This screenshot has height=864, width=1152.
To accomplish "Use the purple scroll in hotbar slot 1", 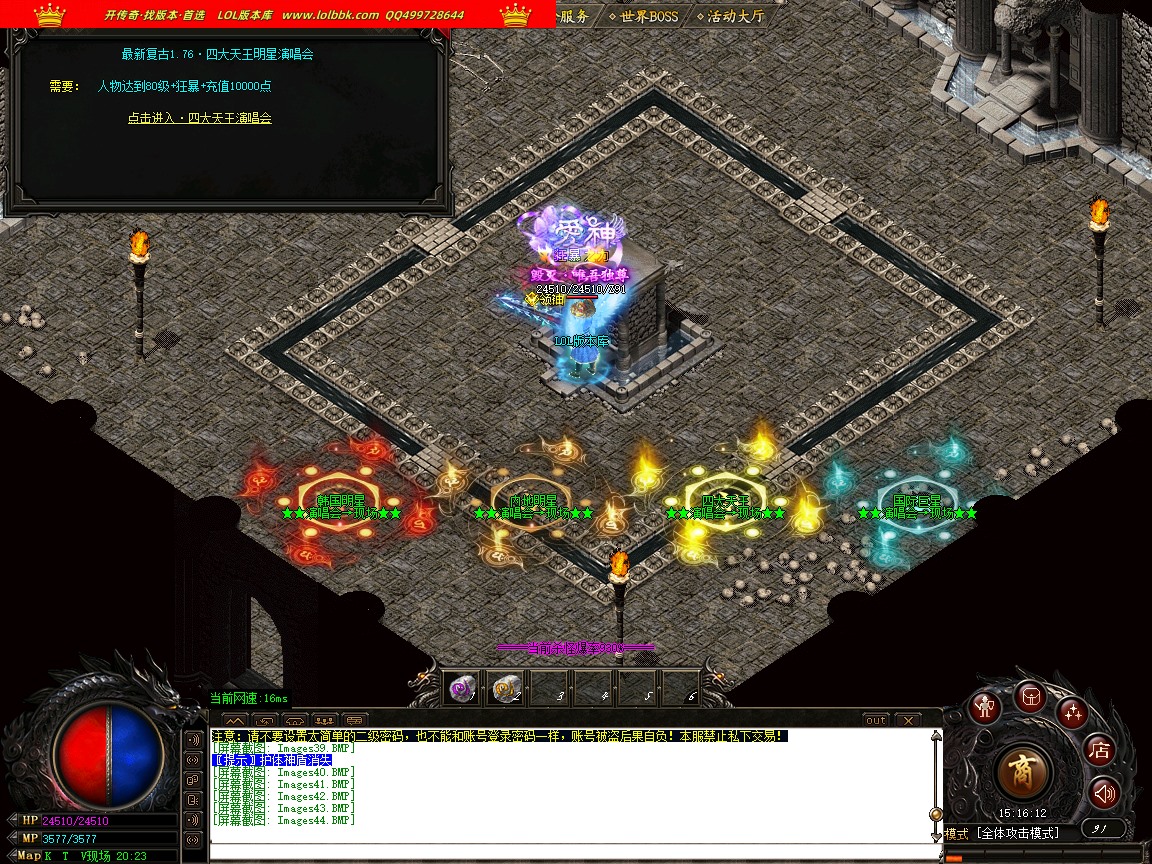I will click(462, 688).
